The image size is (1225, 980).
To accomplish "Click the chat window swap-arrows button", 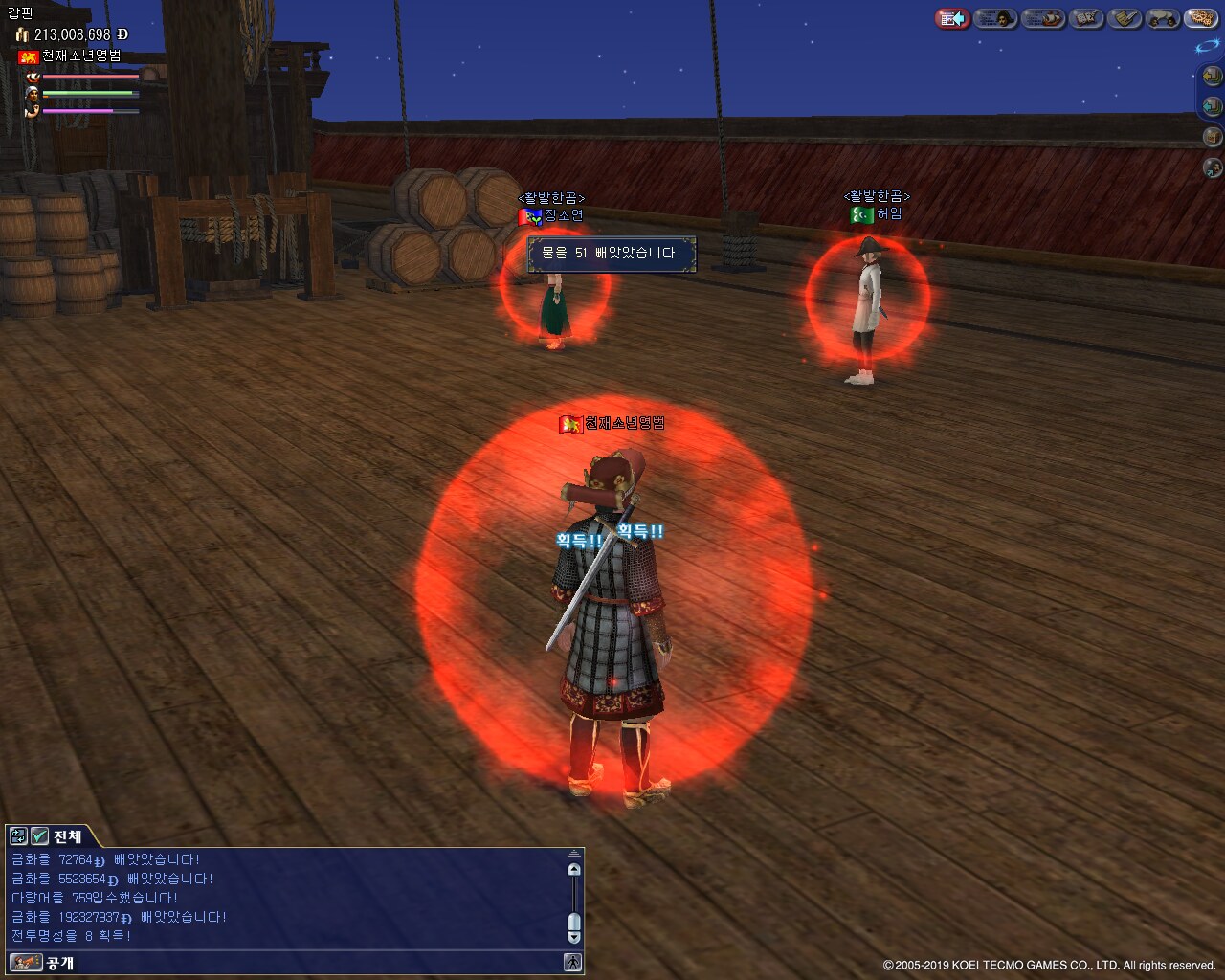I will (18, 836).
